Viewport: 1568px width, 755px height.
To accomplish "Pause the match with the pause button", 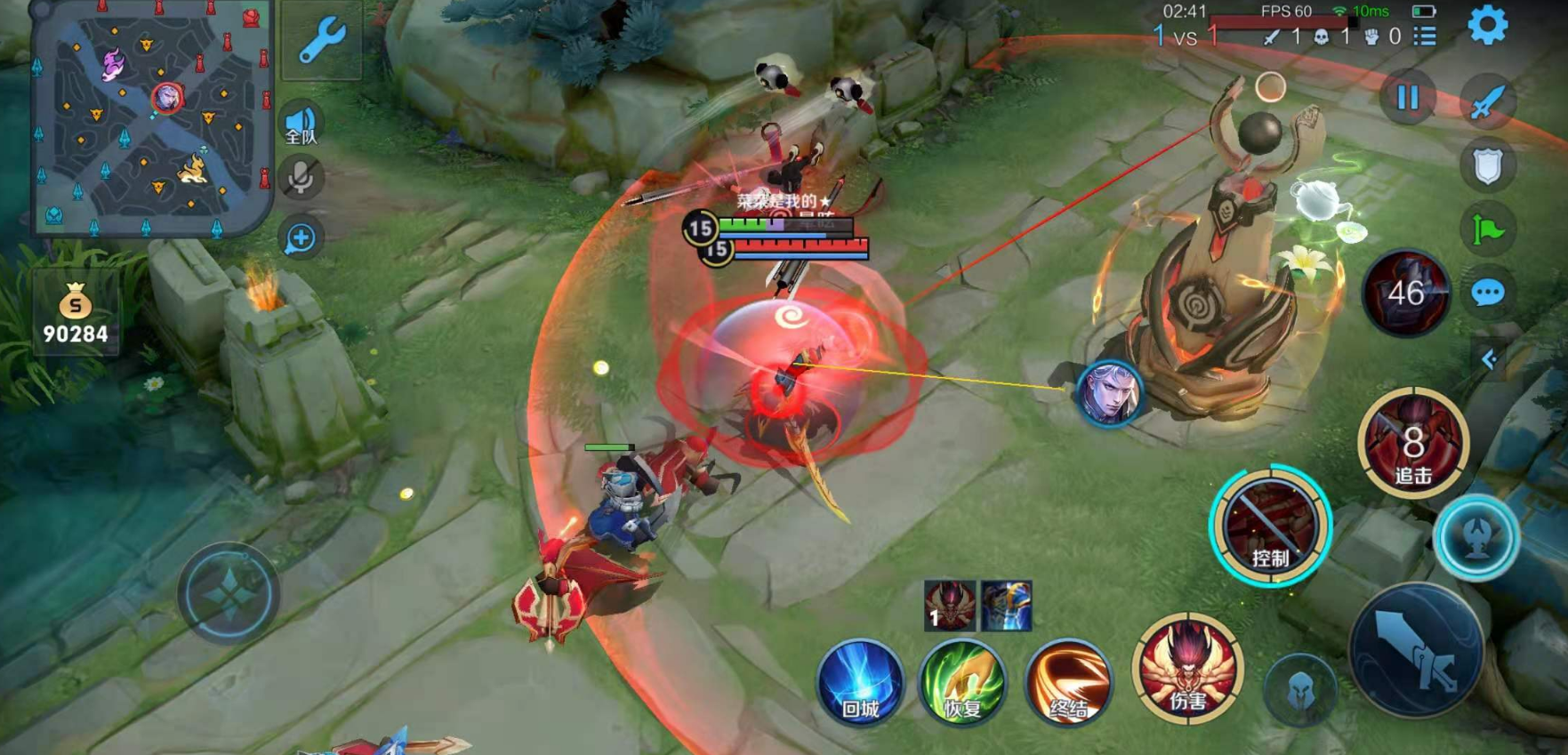I will 1407,97.
